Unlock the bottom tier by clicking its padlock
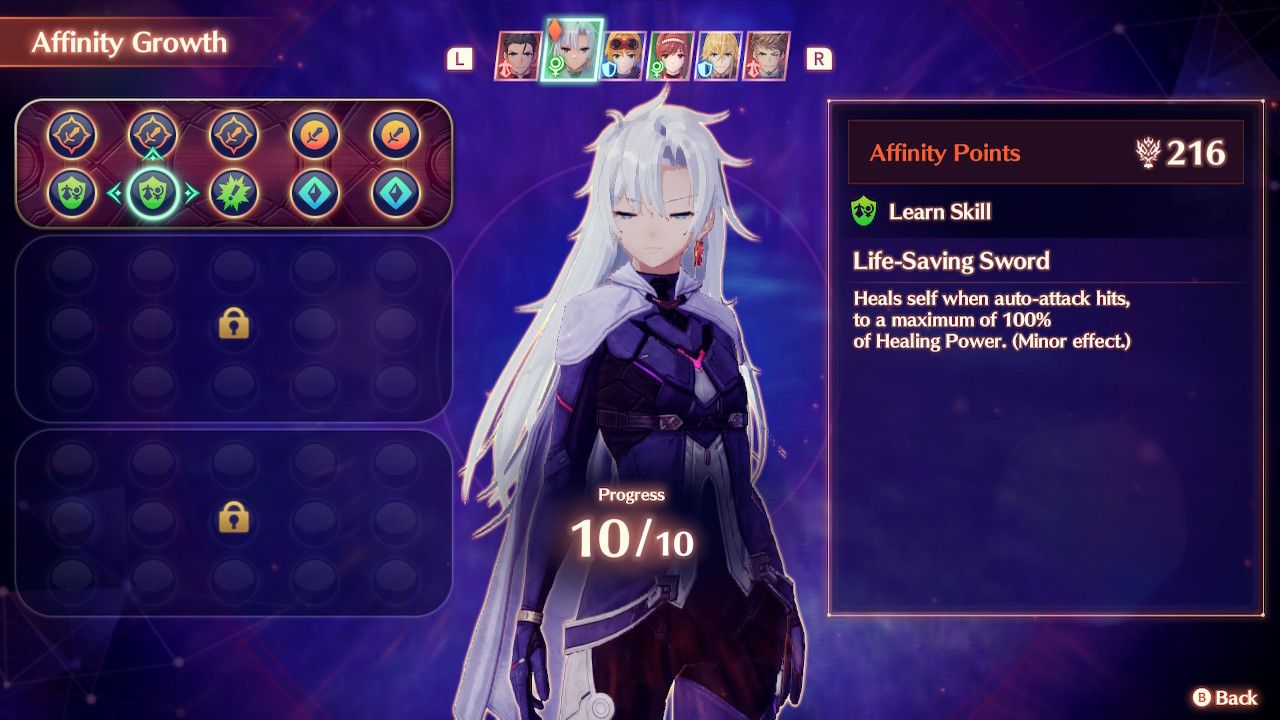Screen dimensions: 1280x720 coord(232,523)
